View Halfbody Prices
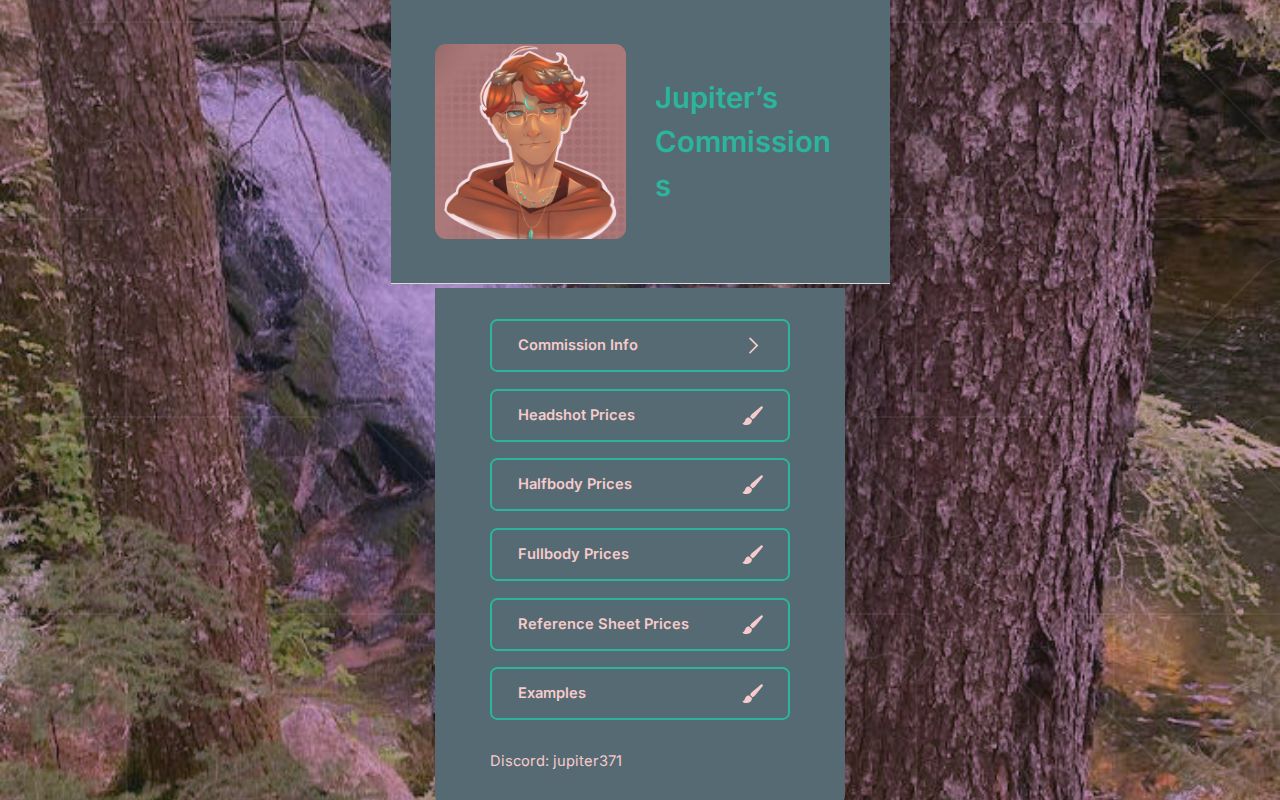Screen dimensions: 1280x800 point(640,484)
